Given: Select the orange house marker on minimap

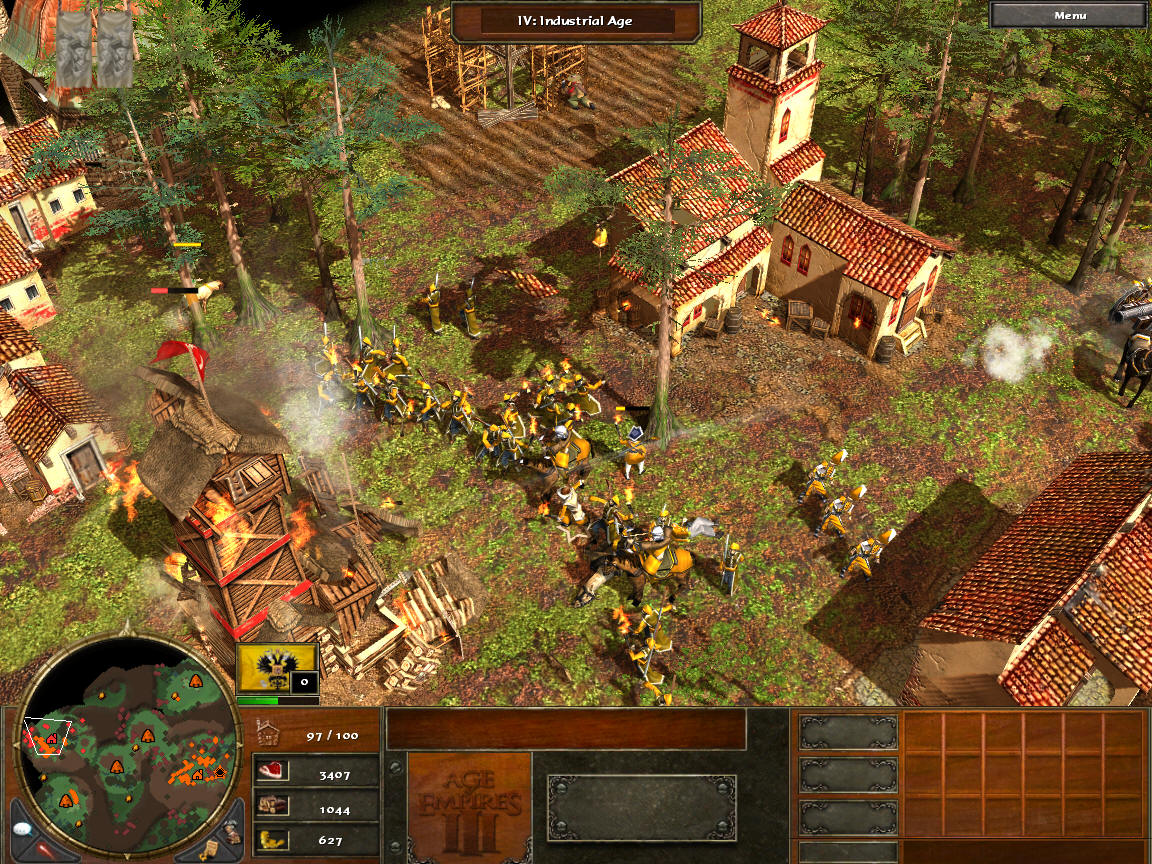Looking at the screenshot, I should tap(198, 775).
